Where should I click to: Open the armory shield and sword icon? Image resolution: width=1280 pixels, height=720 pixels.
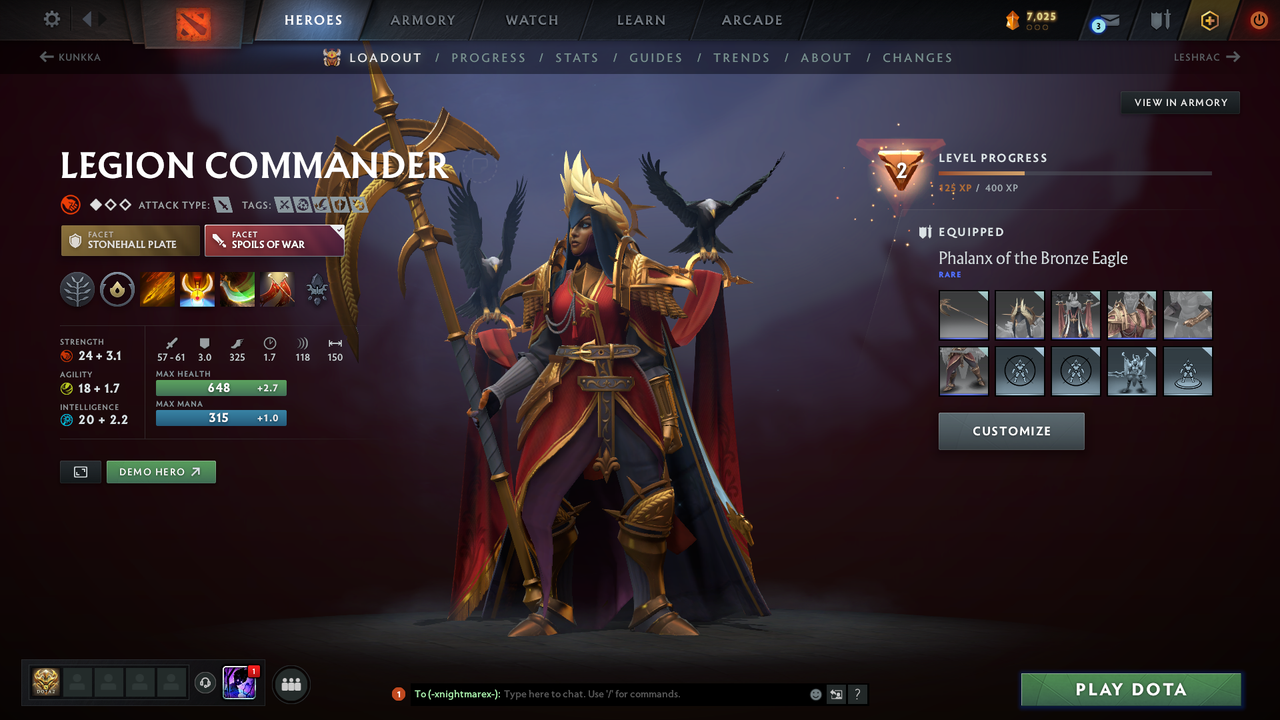click(1160, 20)
